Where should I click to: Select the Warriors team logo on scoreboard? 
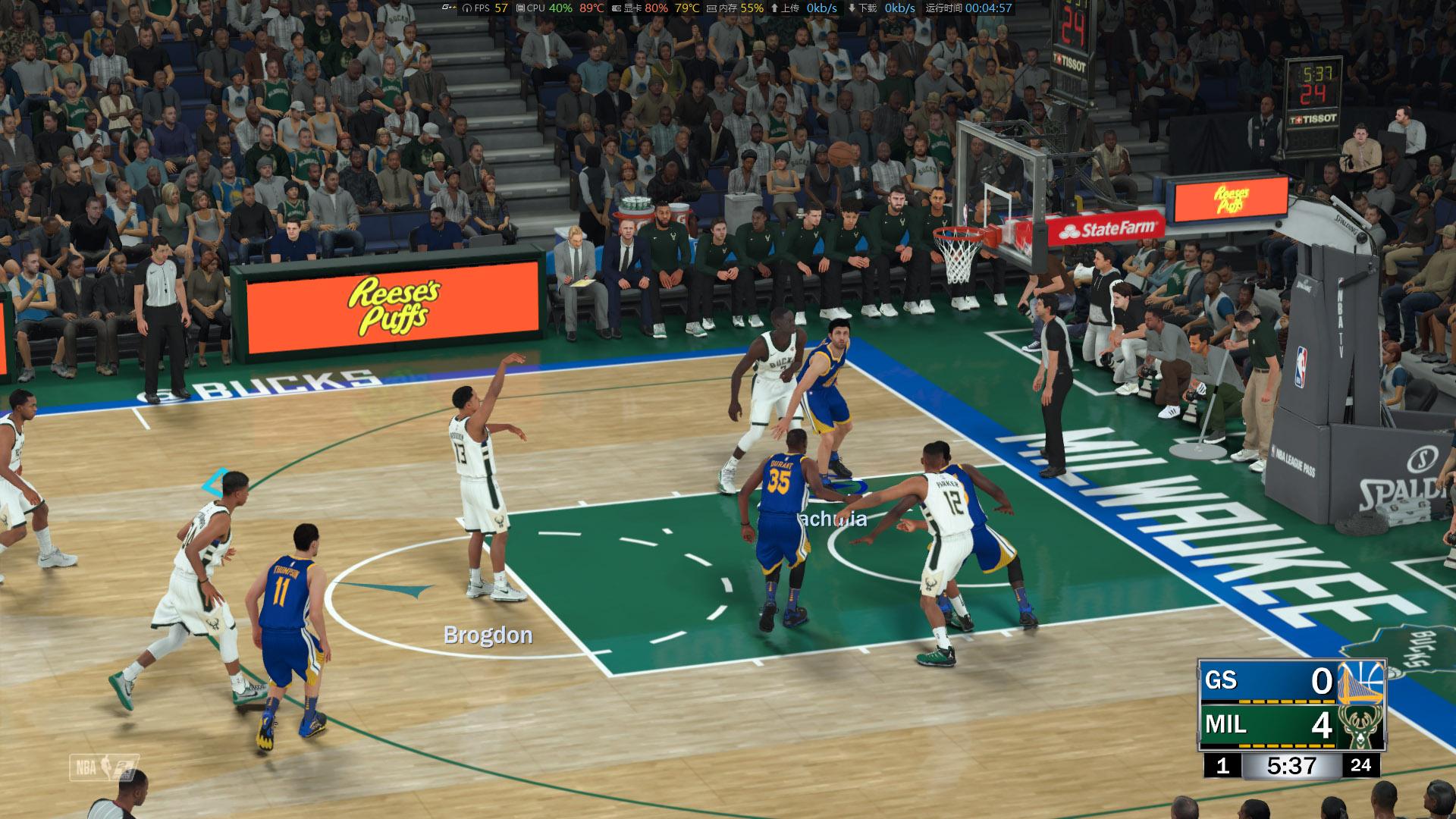1360,684
